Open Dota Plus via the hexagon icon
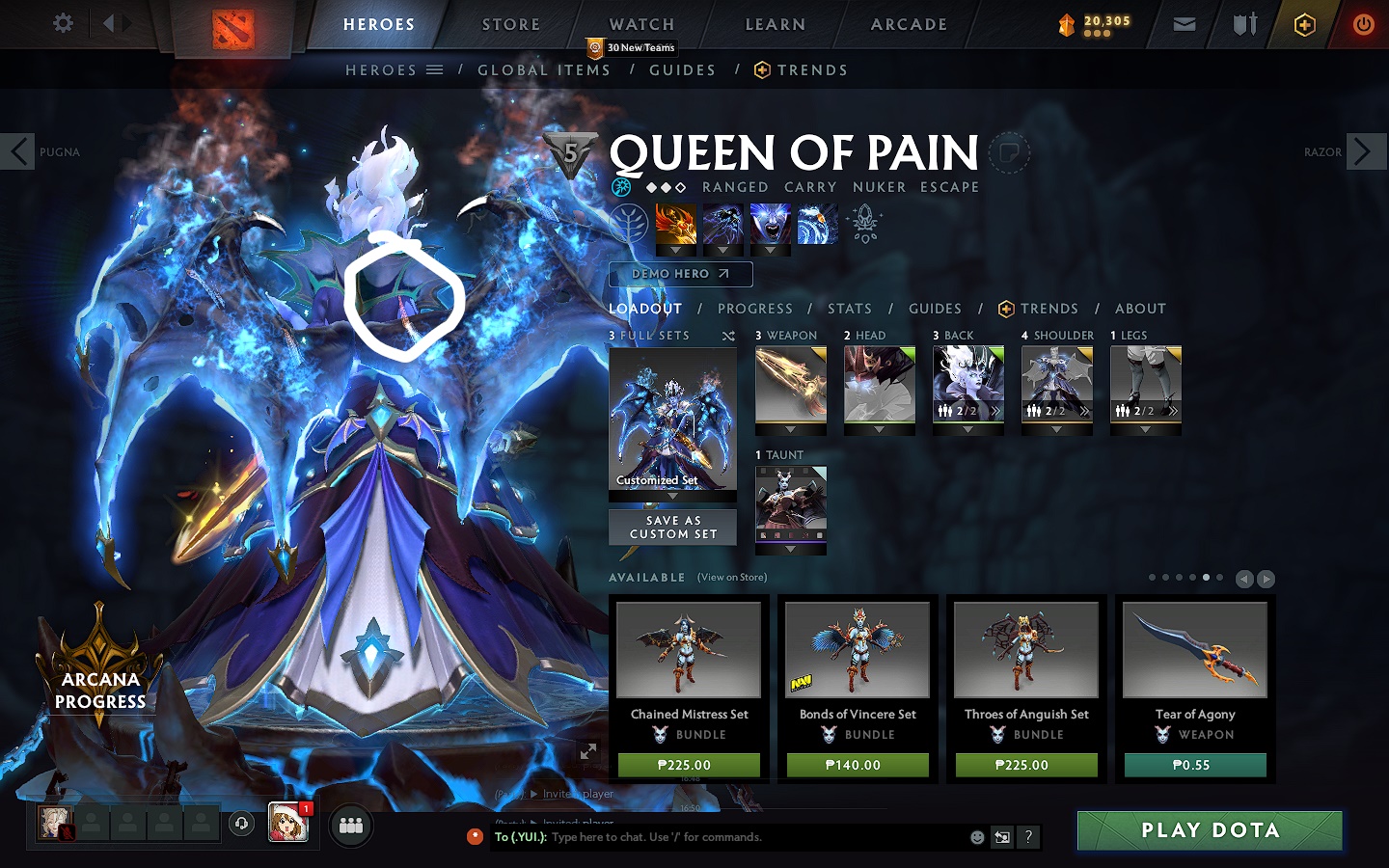This screenshot has height=868, width=1389. [x=1305, y=24]
